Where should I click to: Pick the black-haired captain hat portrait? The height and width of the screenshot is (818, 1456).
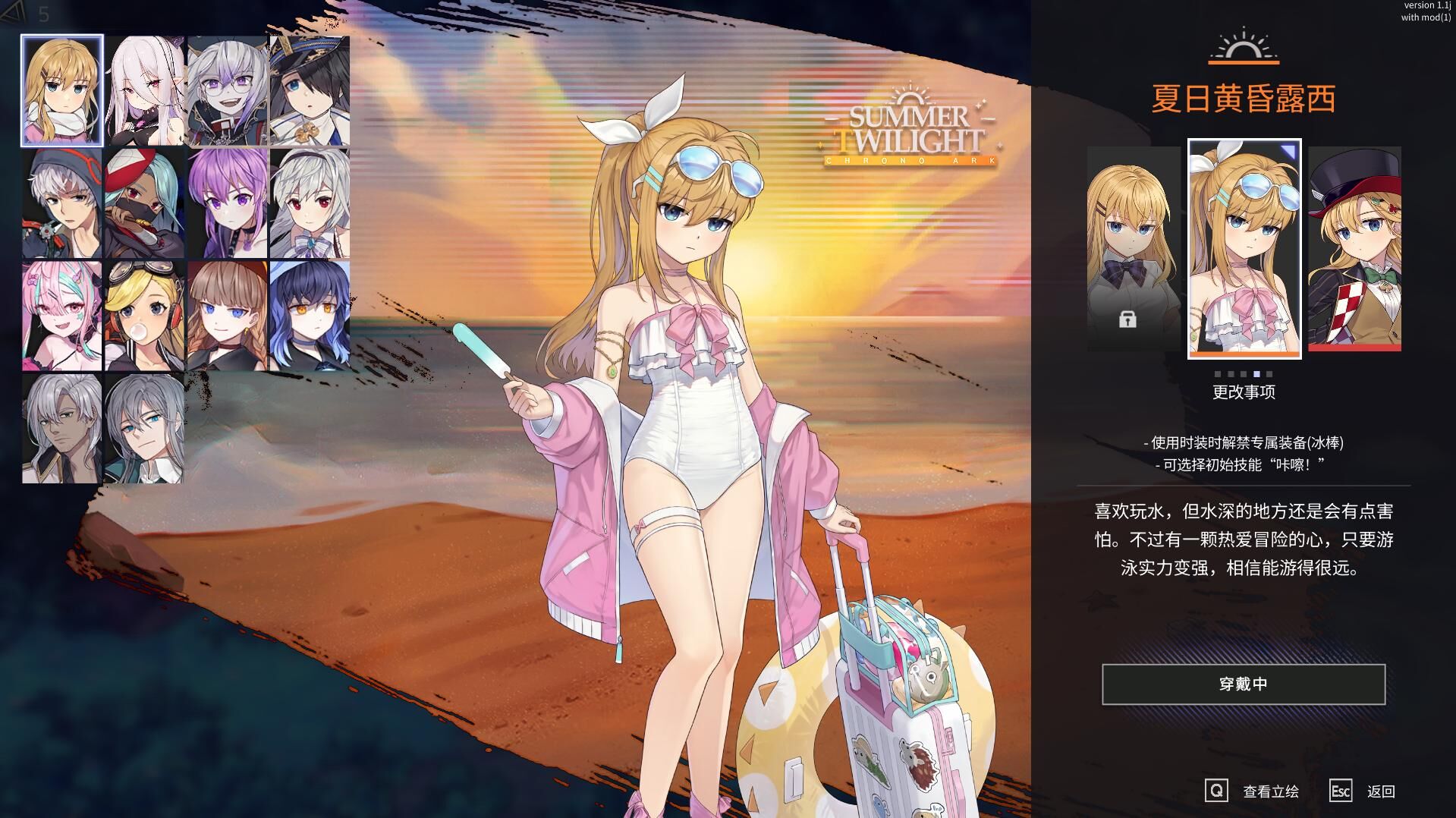(310, 90)
